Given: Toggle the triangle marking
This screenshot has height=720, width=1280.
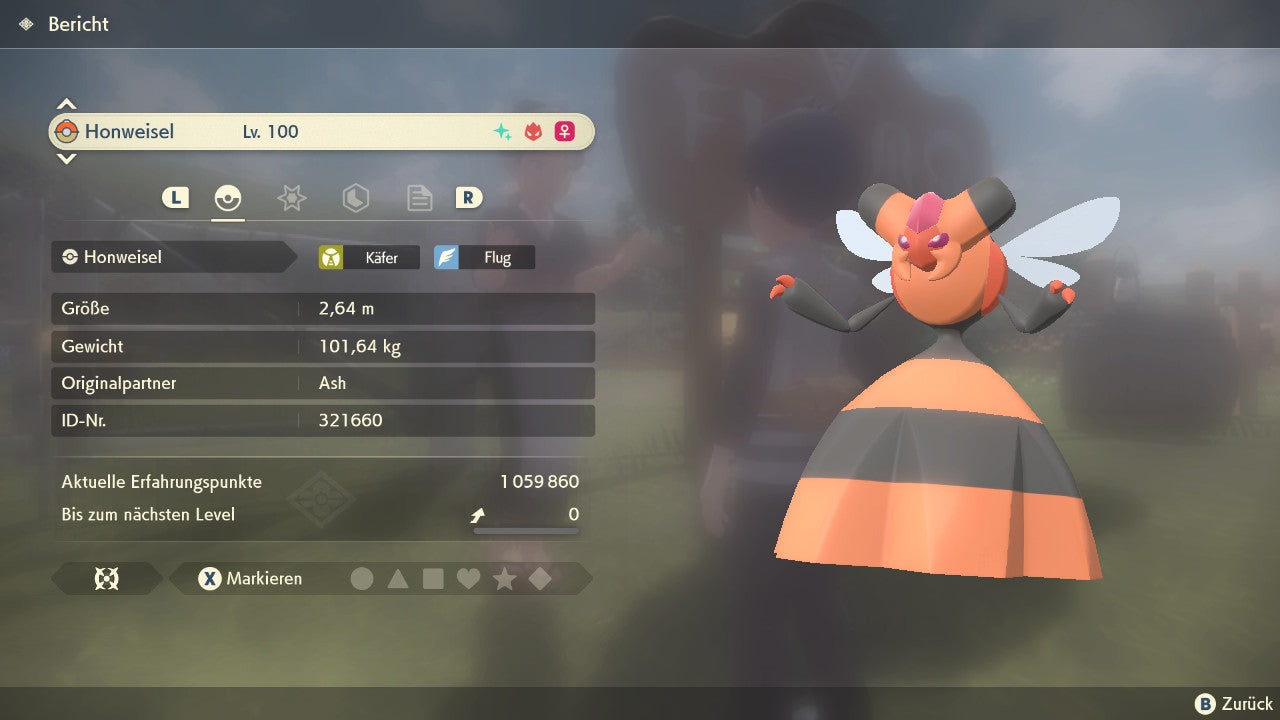Looking at the screenshot, I should [x=398, y=578].
